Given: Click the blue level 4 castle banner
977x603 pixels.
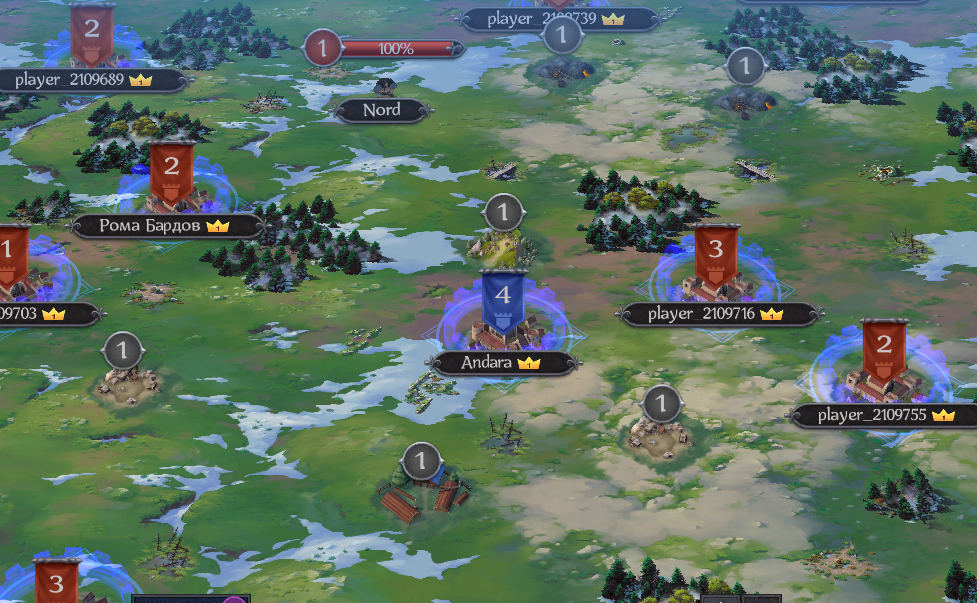Looking at the screenshot, I should [503, 298].
